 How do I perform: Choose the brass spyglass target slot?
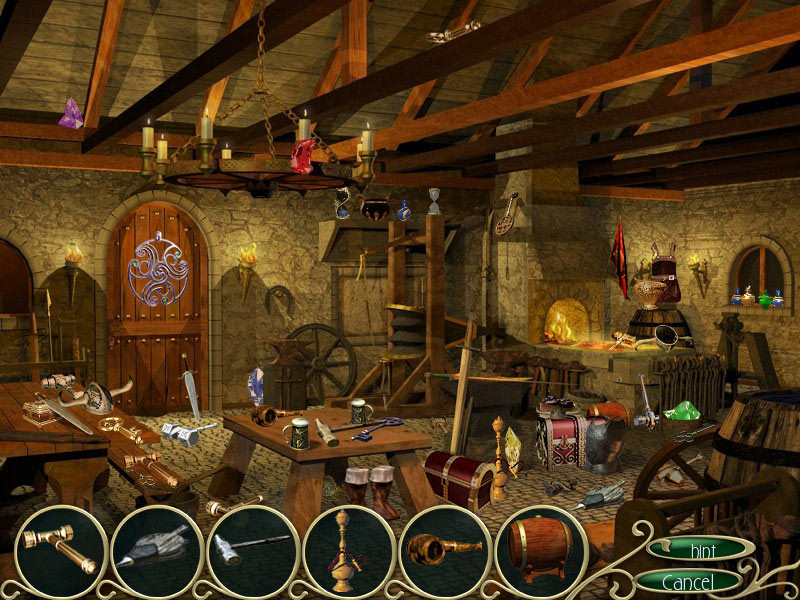click(x=443, y=552)
